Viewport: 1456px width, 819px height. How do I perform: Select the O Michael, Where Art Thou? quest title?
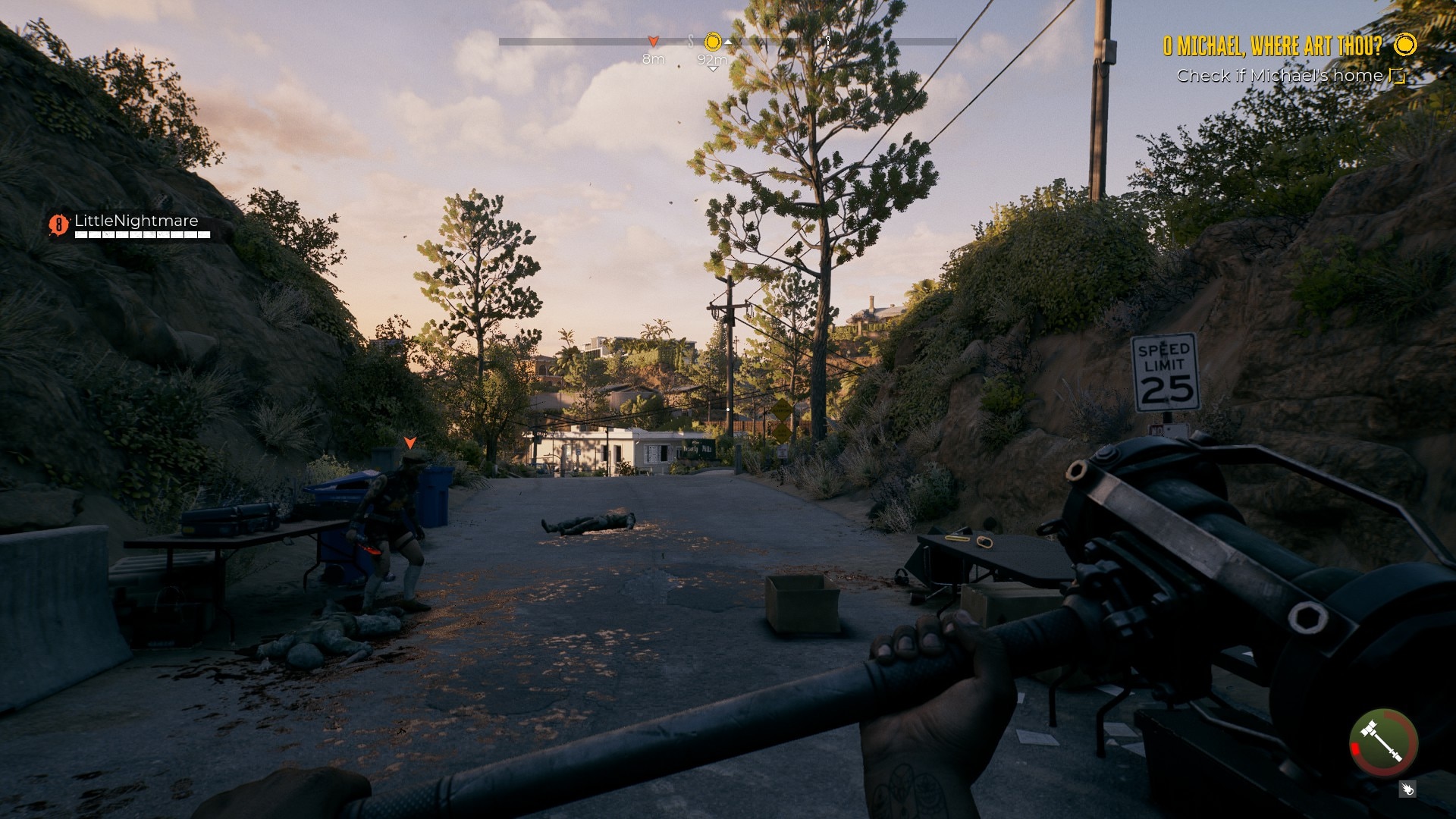(1272, 46)
